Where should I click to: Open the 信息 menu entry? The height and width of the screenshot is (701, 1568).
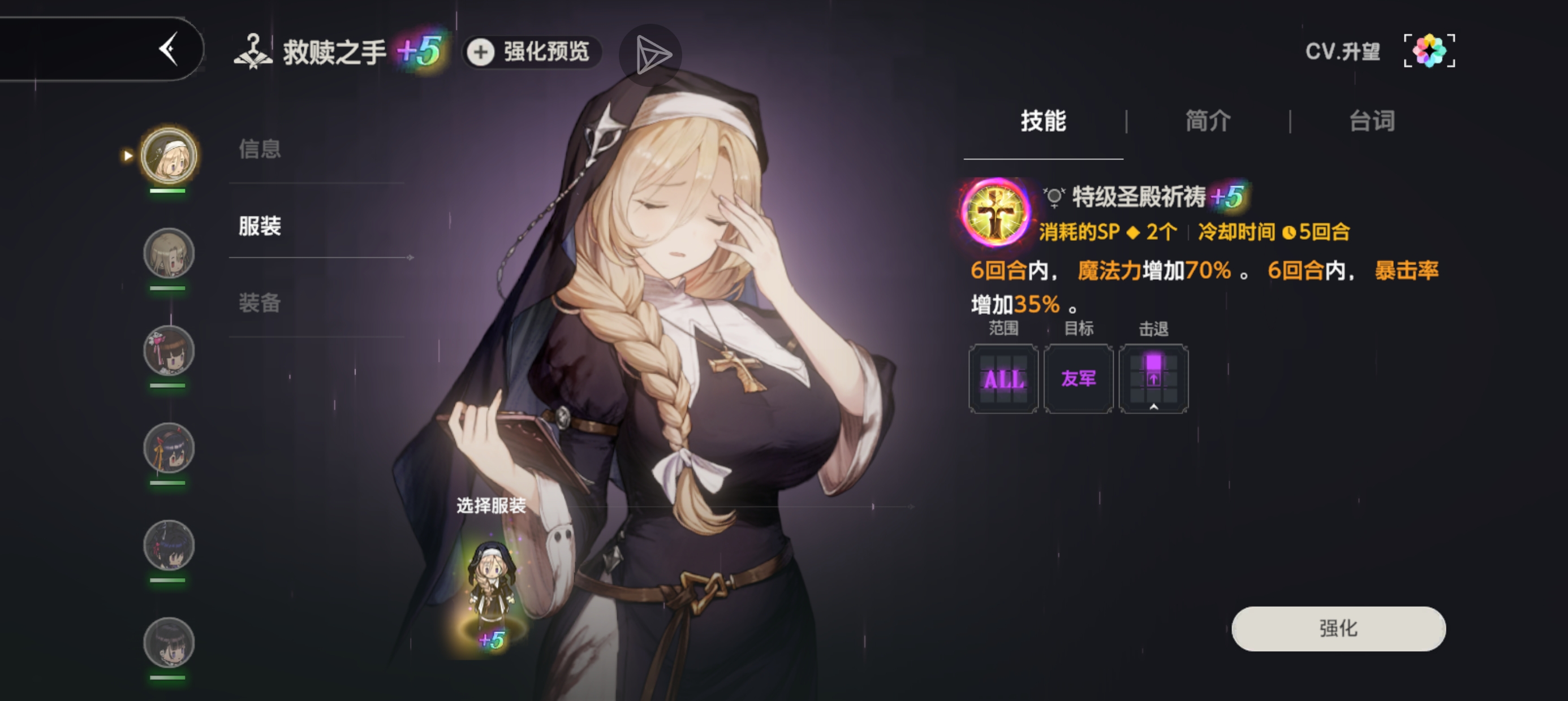[260, 149]
